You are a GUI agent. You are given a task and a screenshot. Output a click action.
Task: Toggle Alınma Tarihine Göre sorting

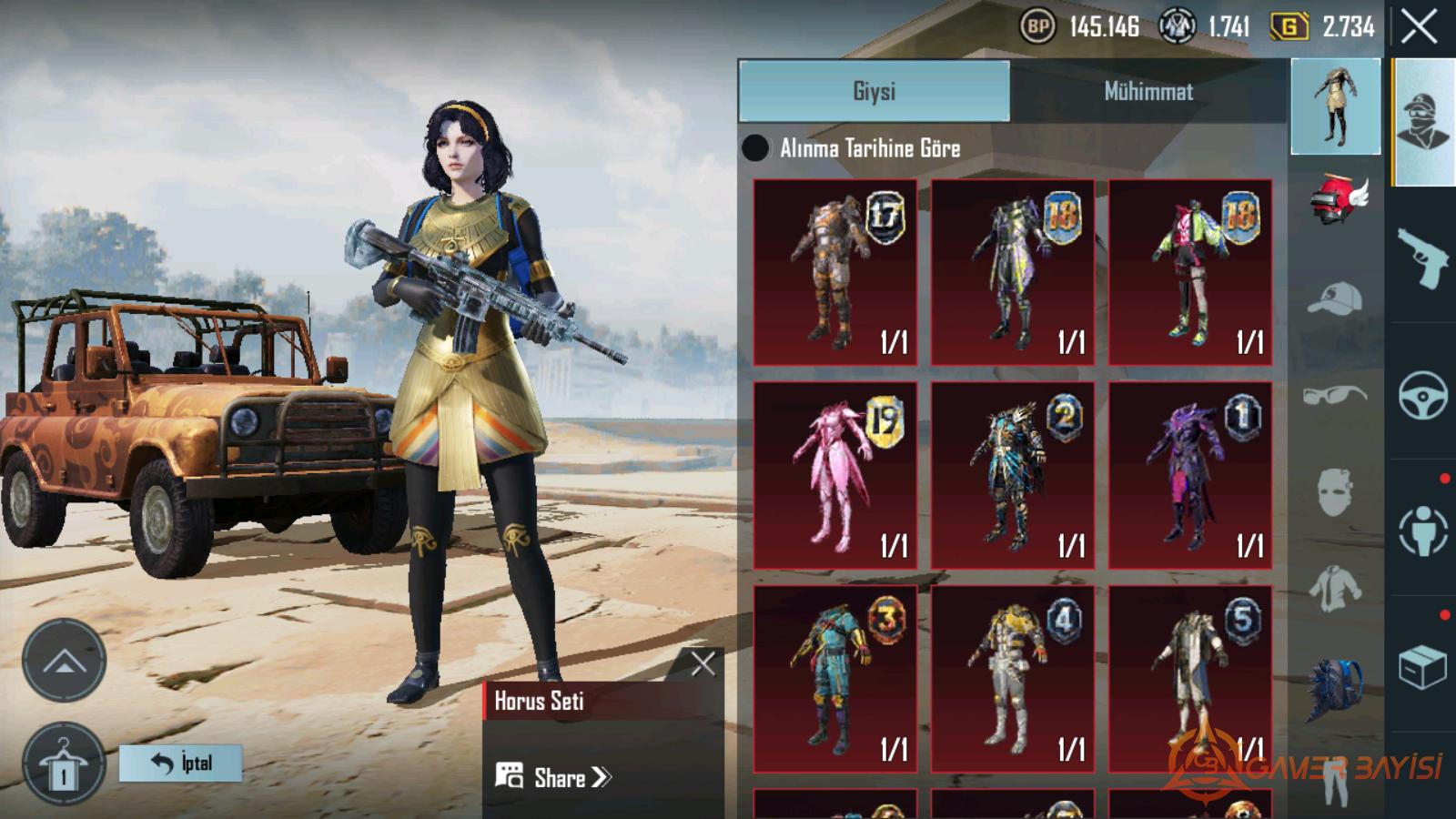point(755,147)
